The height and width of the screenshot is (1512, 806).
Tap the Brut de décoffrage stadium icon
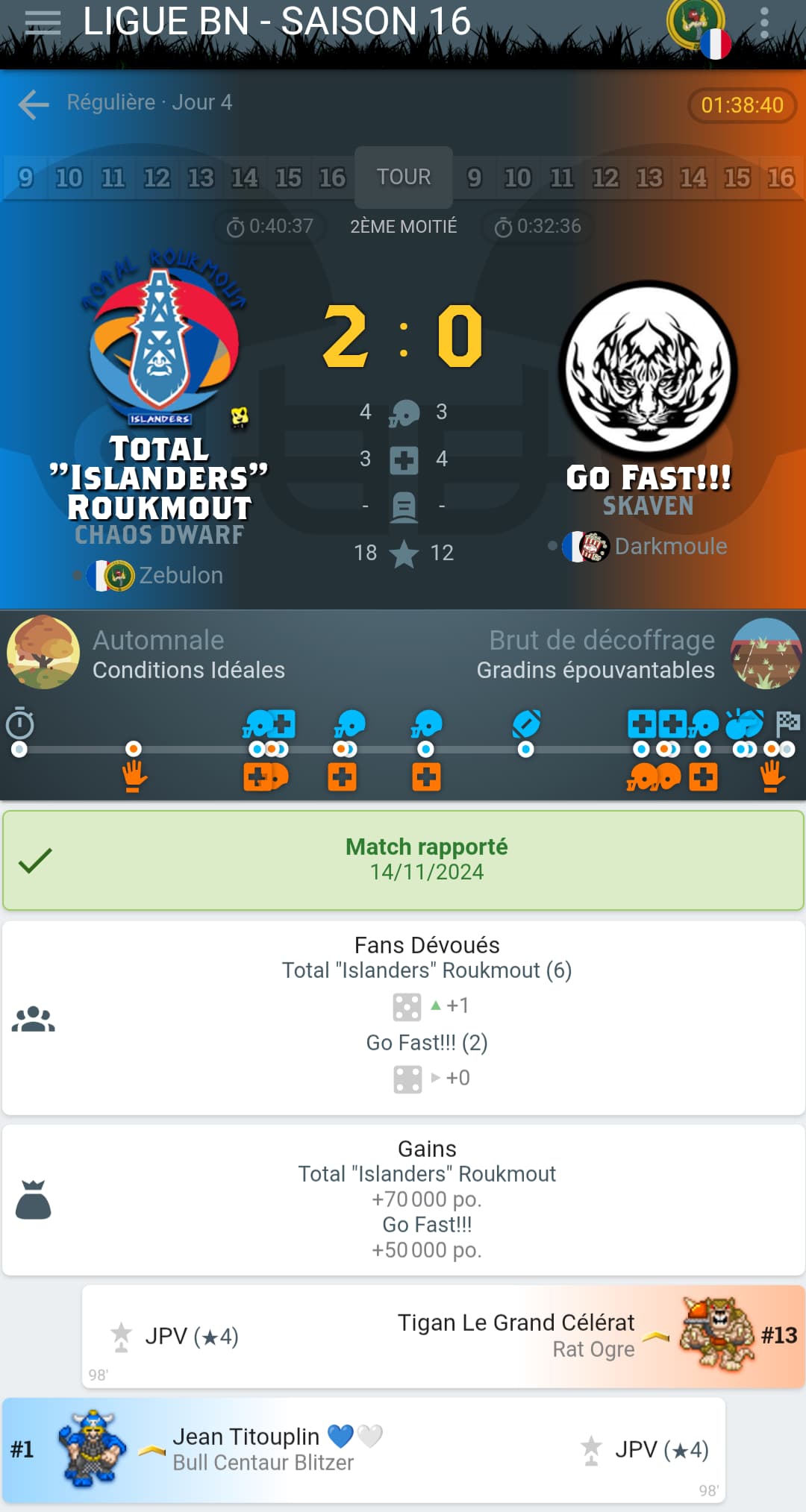click(766, 653)
